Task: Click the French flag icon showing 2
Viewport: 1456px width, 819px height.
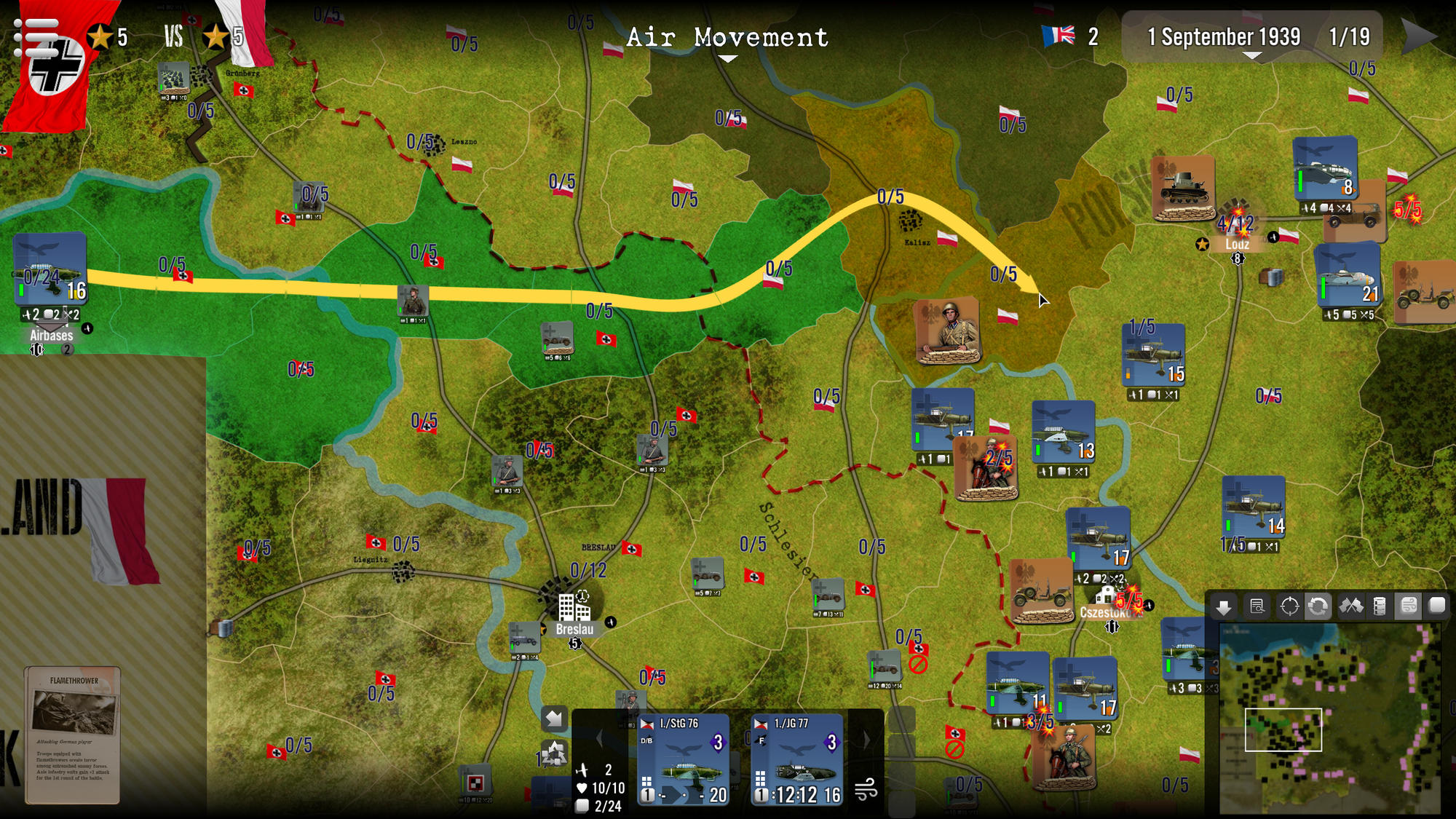Action: pyautogui.click(x=1059, y=33)
